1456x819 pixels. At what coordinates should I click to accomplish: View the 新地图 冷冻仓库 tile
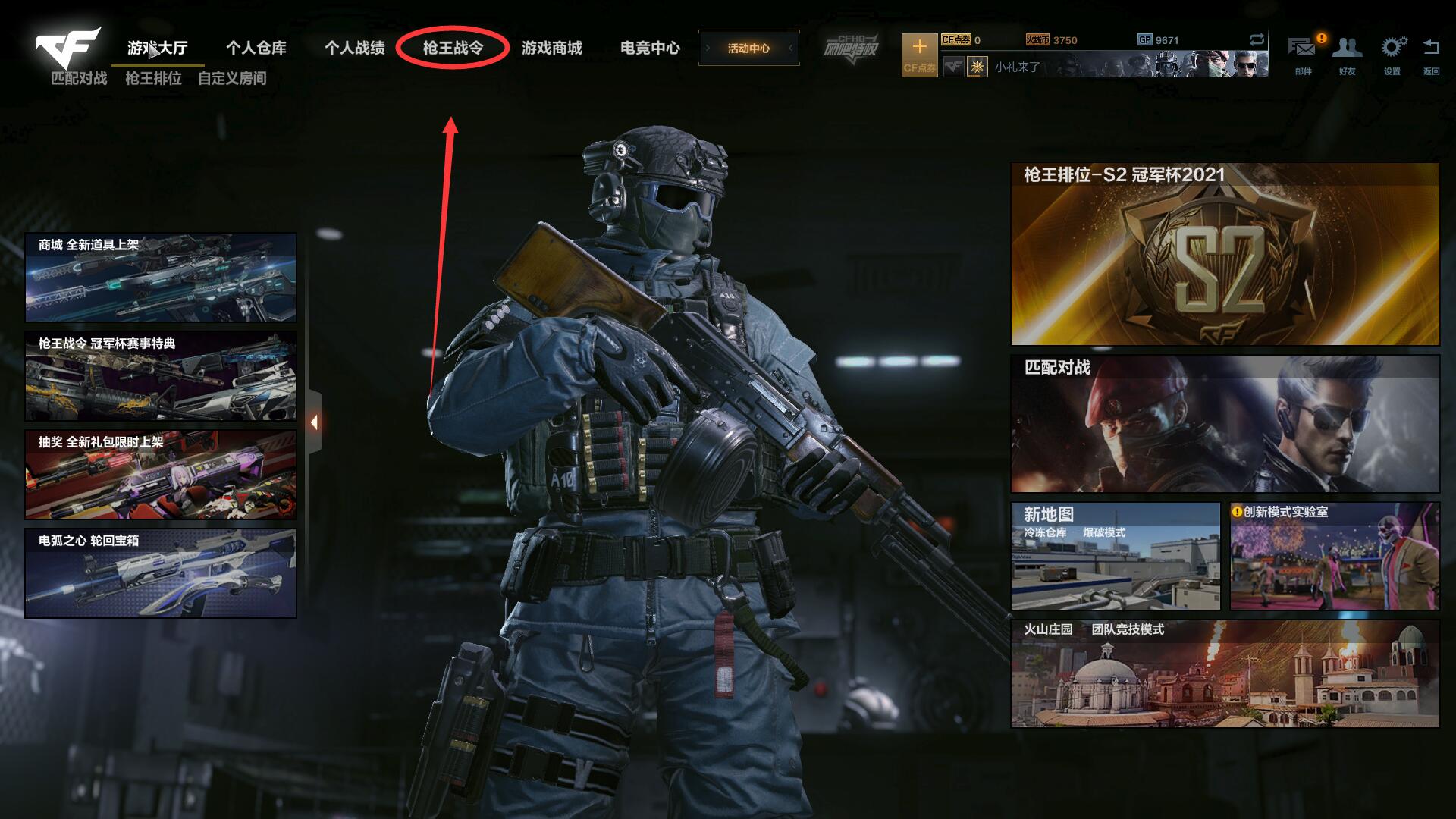[x=1116, y=556]
